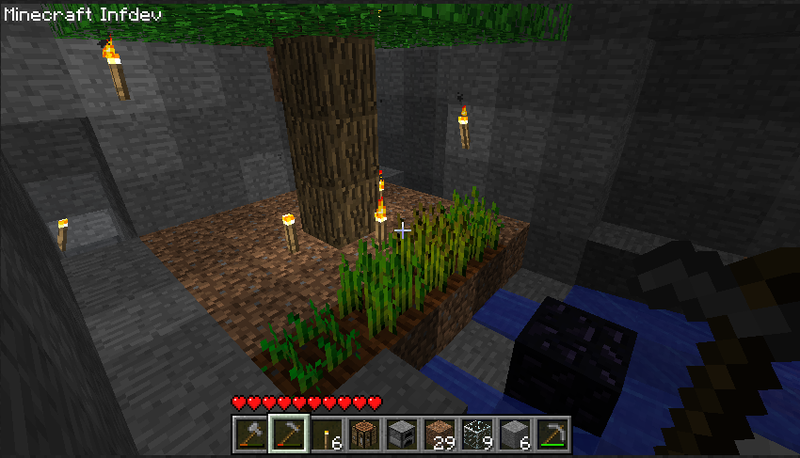This screenshot has height=458, width=800.
Task: Select the hoe in the hotbar
Action: click(287, 434)
